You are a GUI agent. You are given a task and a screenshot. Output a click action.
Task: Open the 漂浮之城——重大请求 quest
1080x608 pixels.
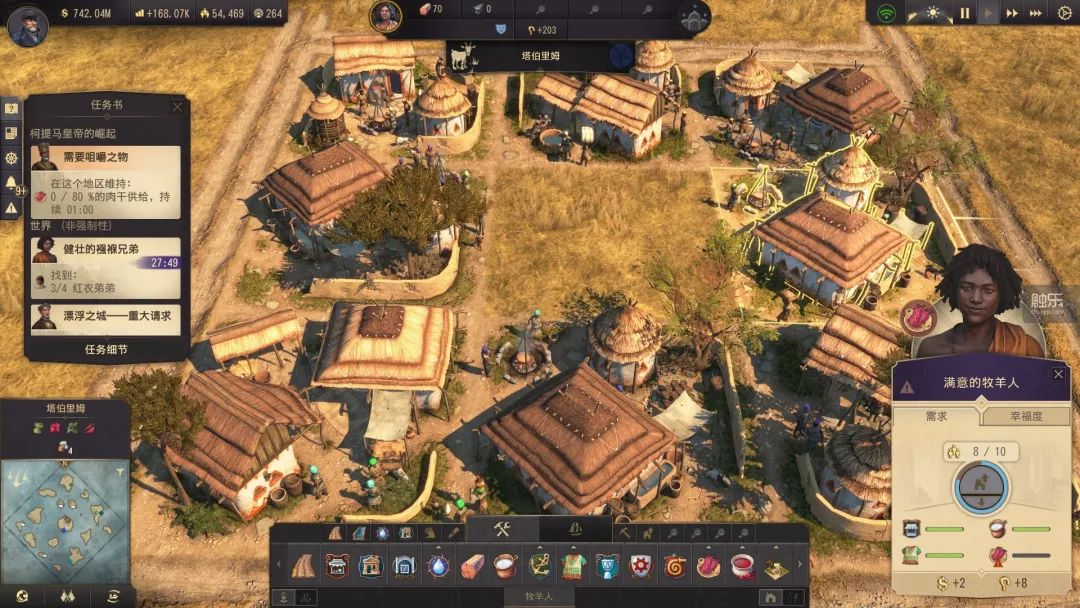[106, 317]
